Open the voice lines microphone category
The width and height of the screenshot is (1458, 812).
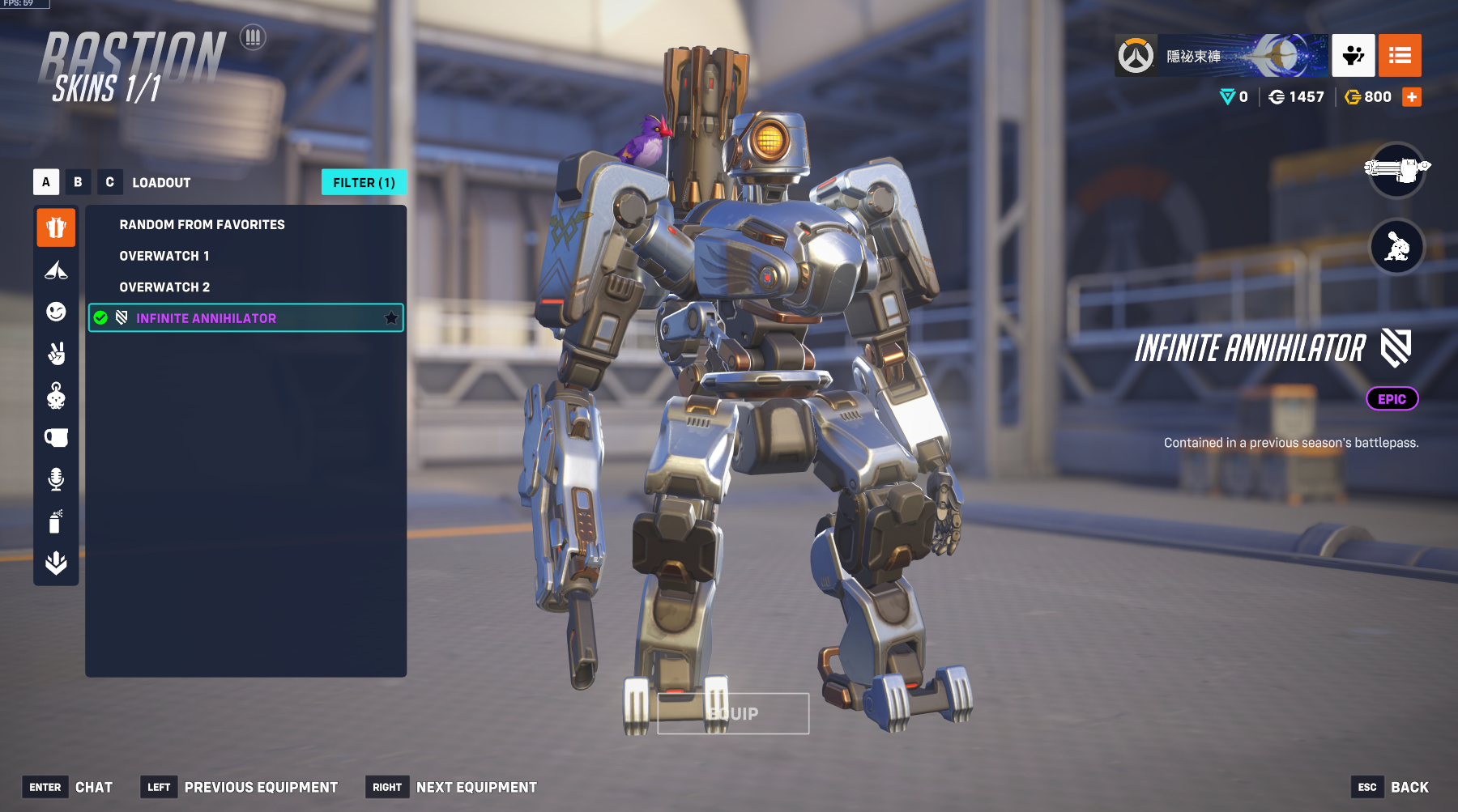coord(56,479)
